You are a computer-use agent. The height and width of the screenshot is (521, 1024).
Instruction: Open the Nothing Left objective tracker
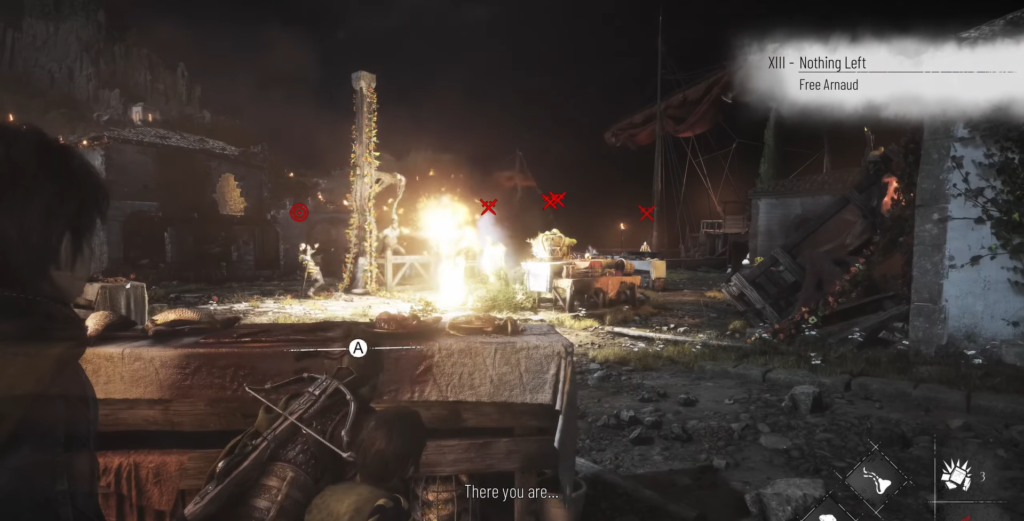(x=832, y=64)
